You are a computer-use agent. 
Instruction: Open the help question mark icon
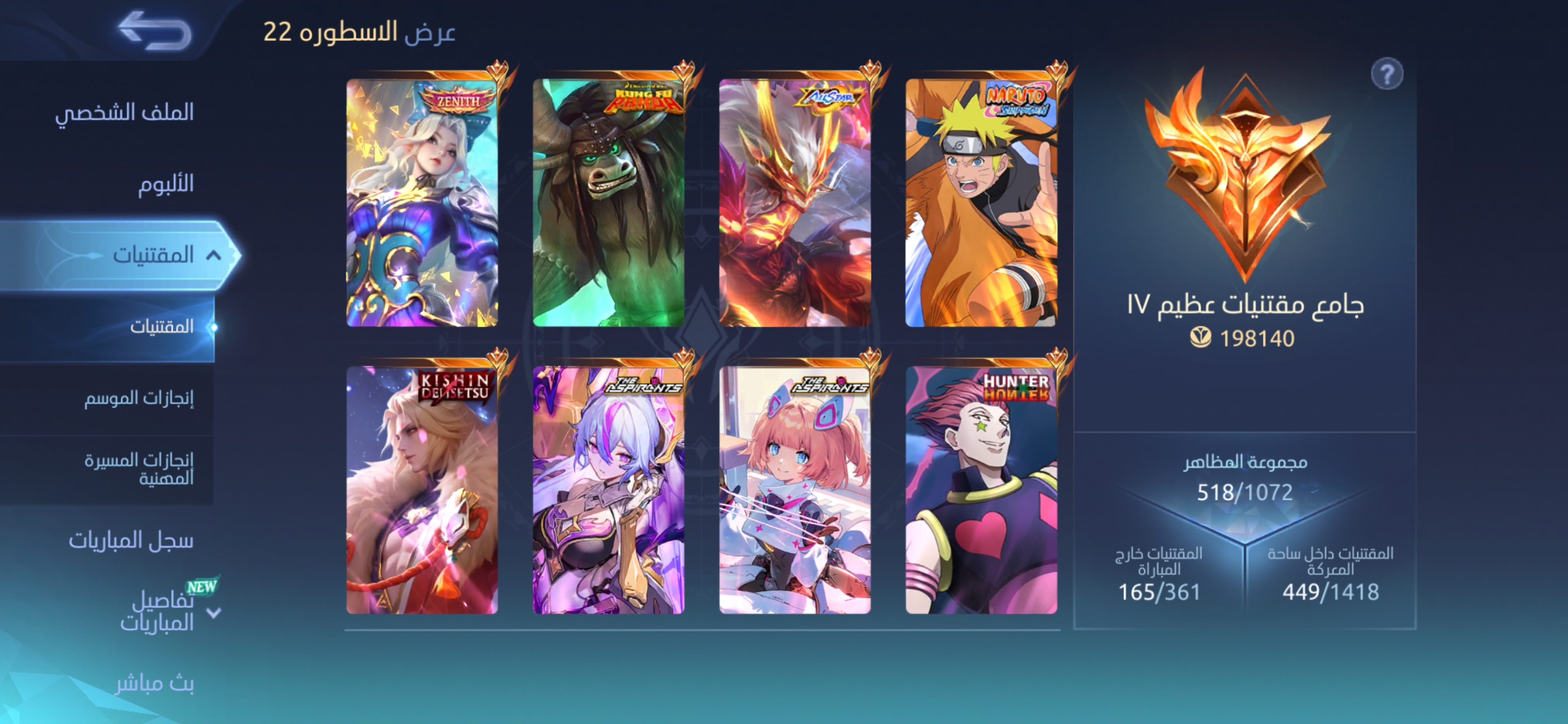click(1386, 75)
